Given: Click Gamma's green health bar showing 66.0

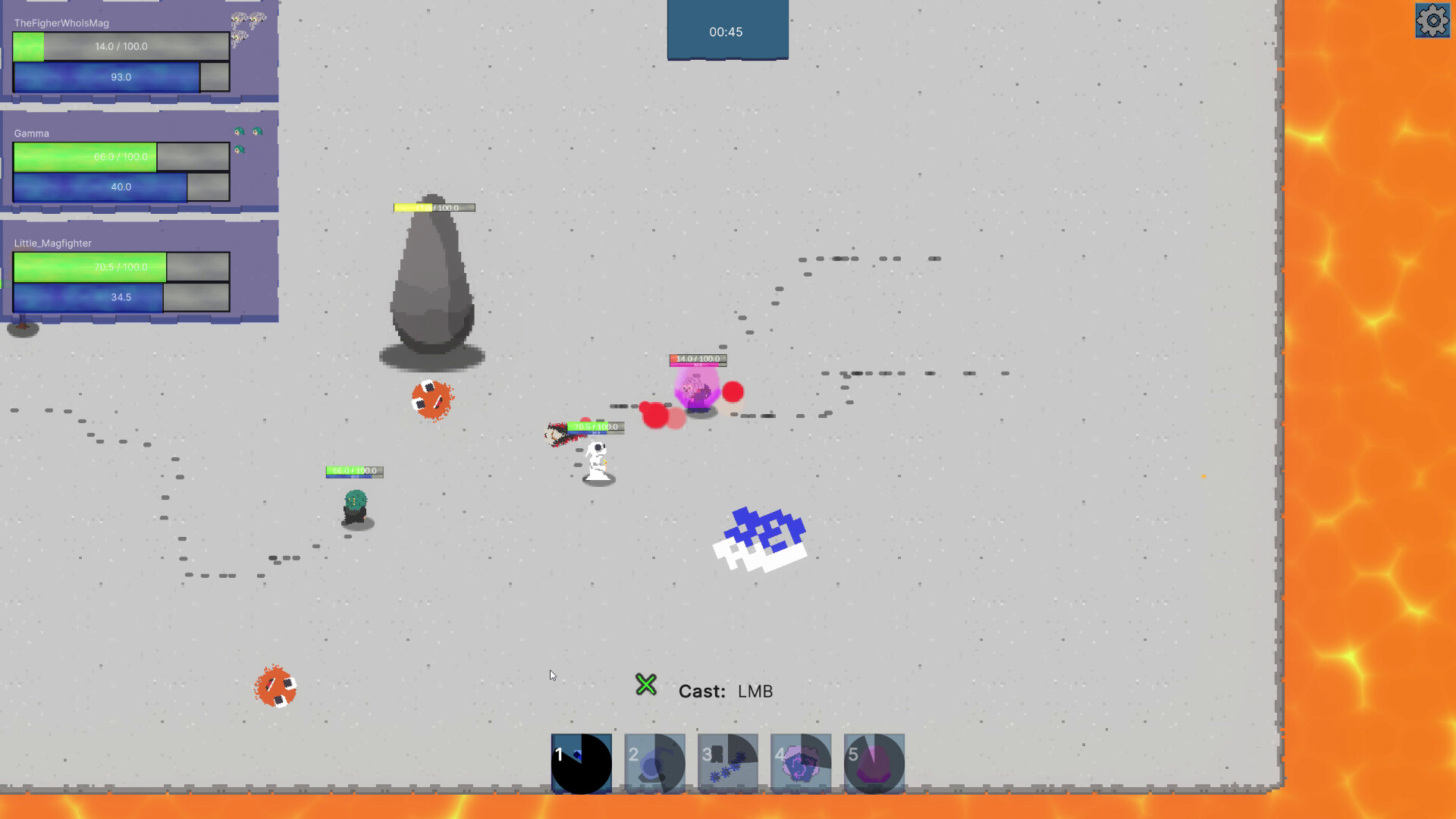Looking at the screenshot, I should tap(83, 157).
